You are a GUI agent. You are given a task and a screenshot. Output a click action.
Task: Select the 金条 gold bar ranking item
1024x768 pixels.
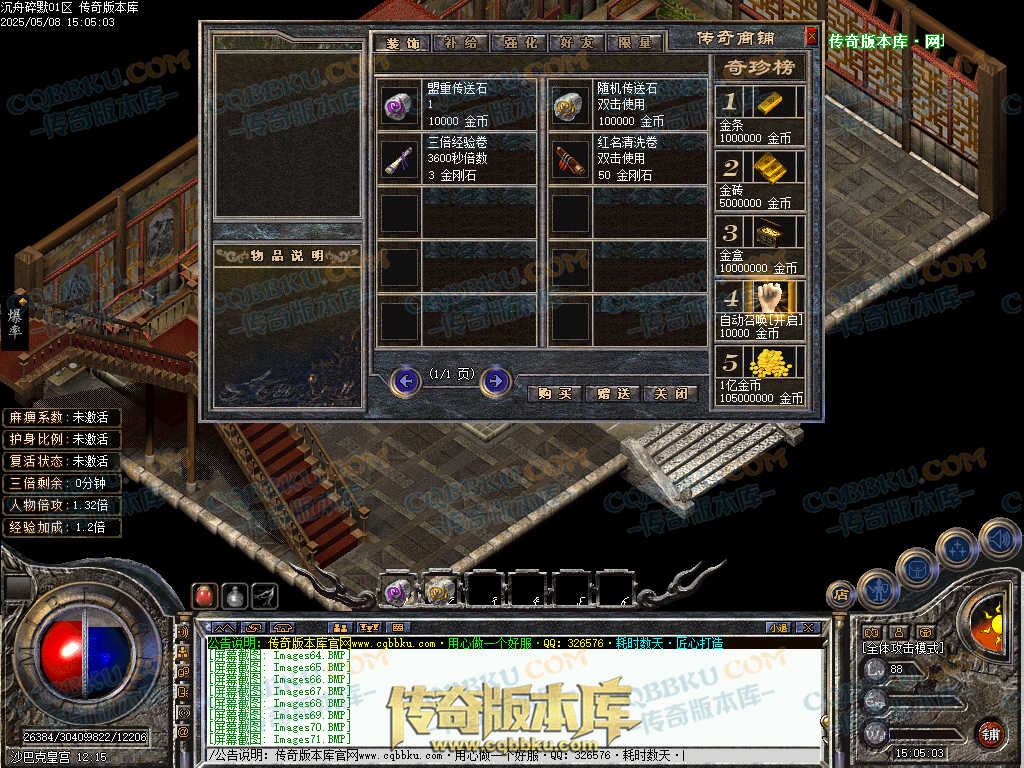tap(777, 101)
